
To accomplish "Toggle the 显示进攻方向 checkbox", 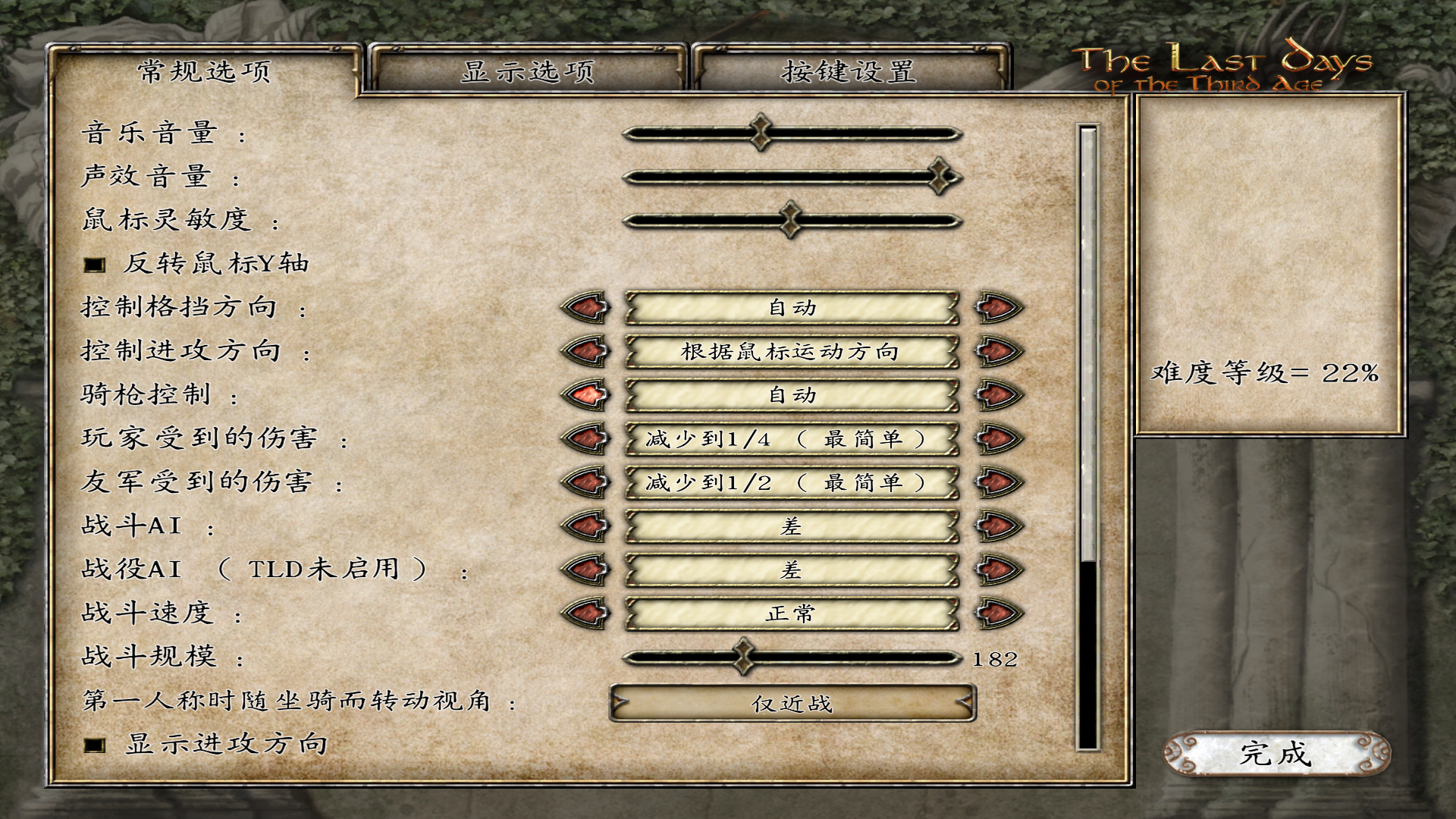I will coord(95,745).
